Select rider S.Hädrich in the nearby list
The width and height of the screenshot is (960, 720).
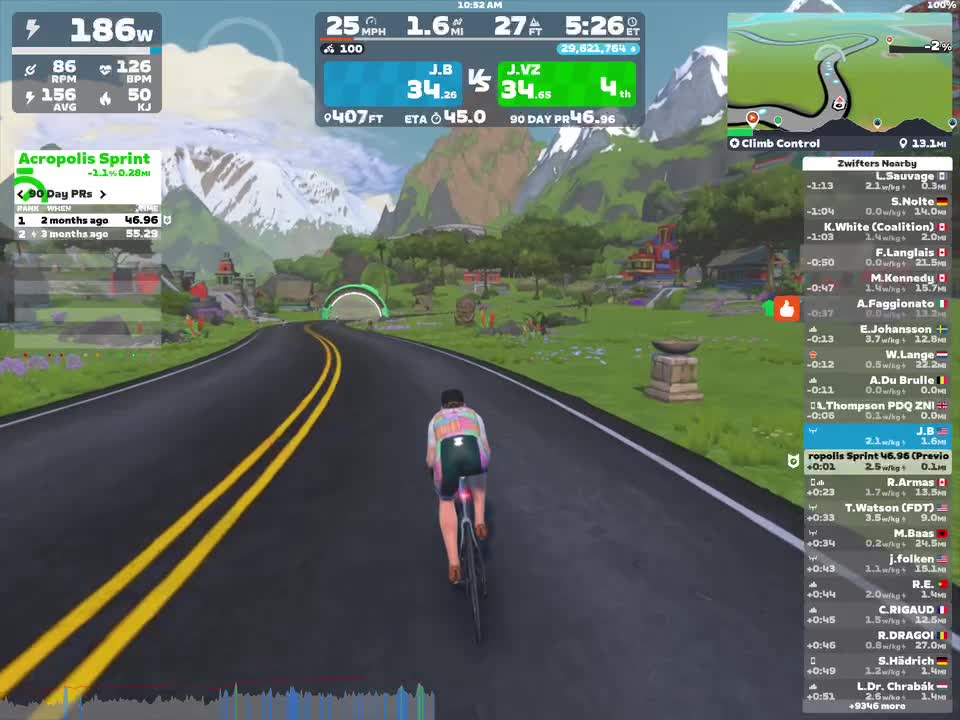[877, 666]
